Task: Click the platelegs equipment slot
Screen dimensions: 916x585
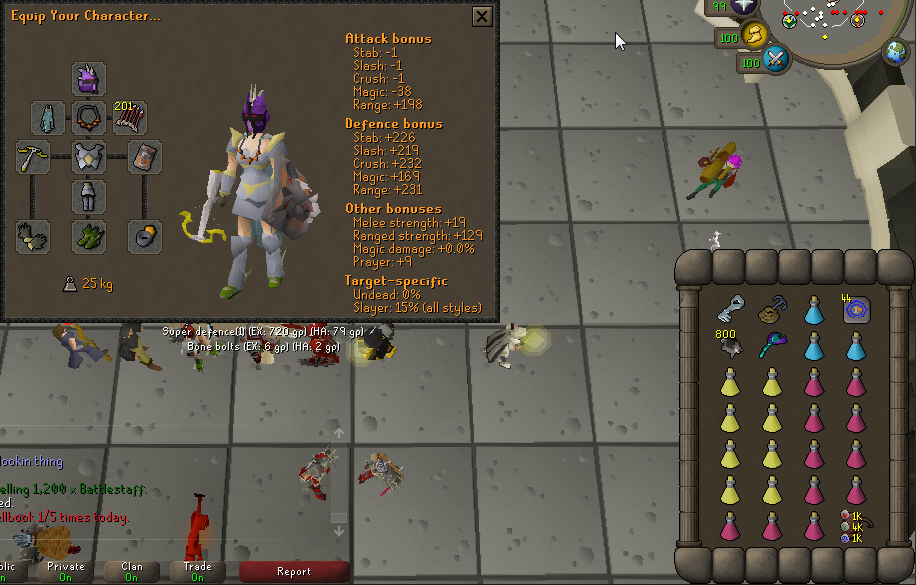Action: (x=89, y=197)
